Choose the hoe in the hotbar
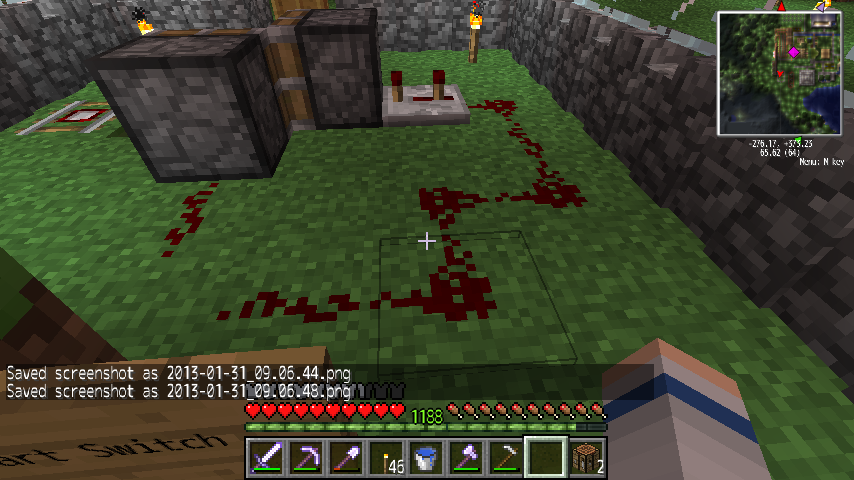Viewport: 854px width, 480px height. tap(507, 459)
